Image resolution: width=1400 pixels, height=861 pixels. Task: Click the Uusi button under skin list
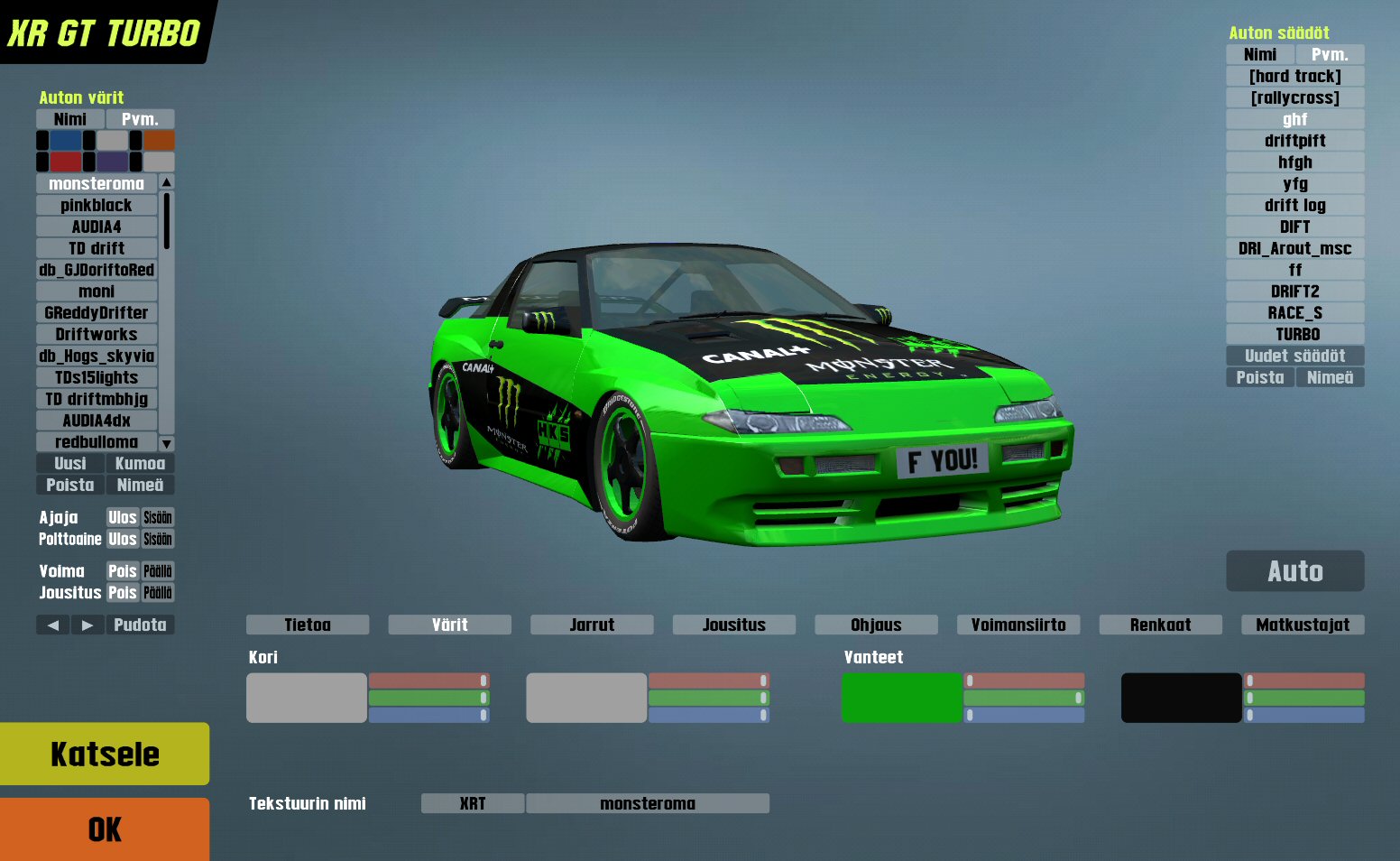(70, 464)
